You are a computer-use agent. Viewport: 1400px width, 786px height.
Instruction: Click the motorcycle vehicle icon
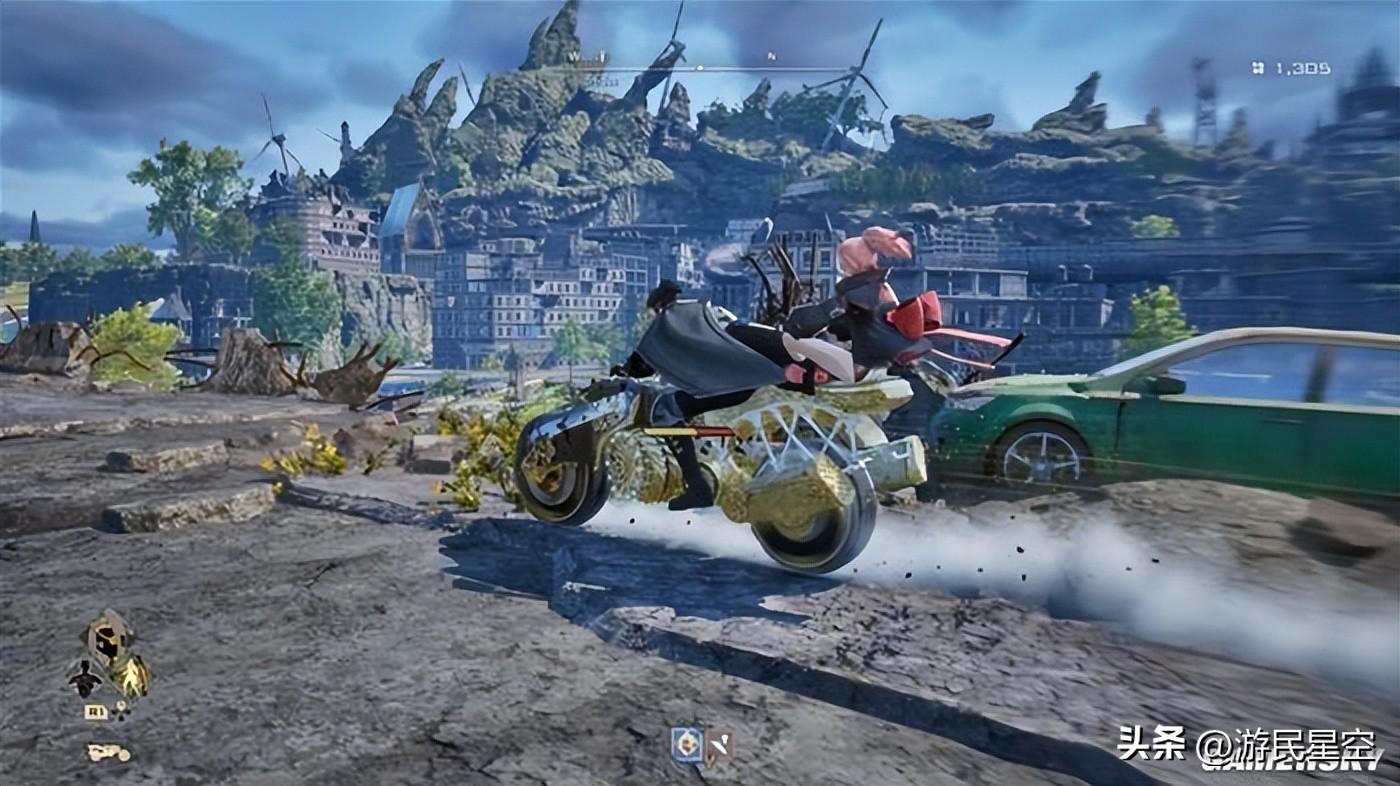(108, 752)
